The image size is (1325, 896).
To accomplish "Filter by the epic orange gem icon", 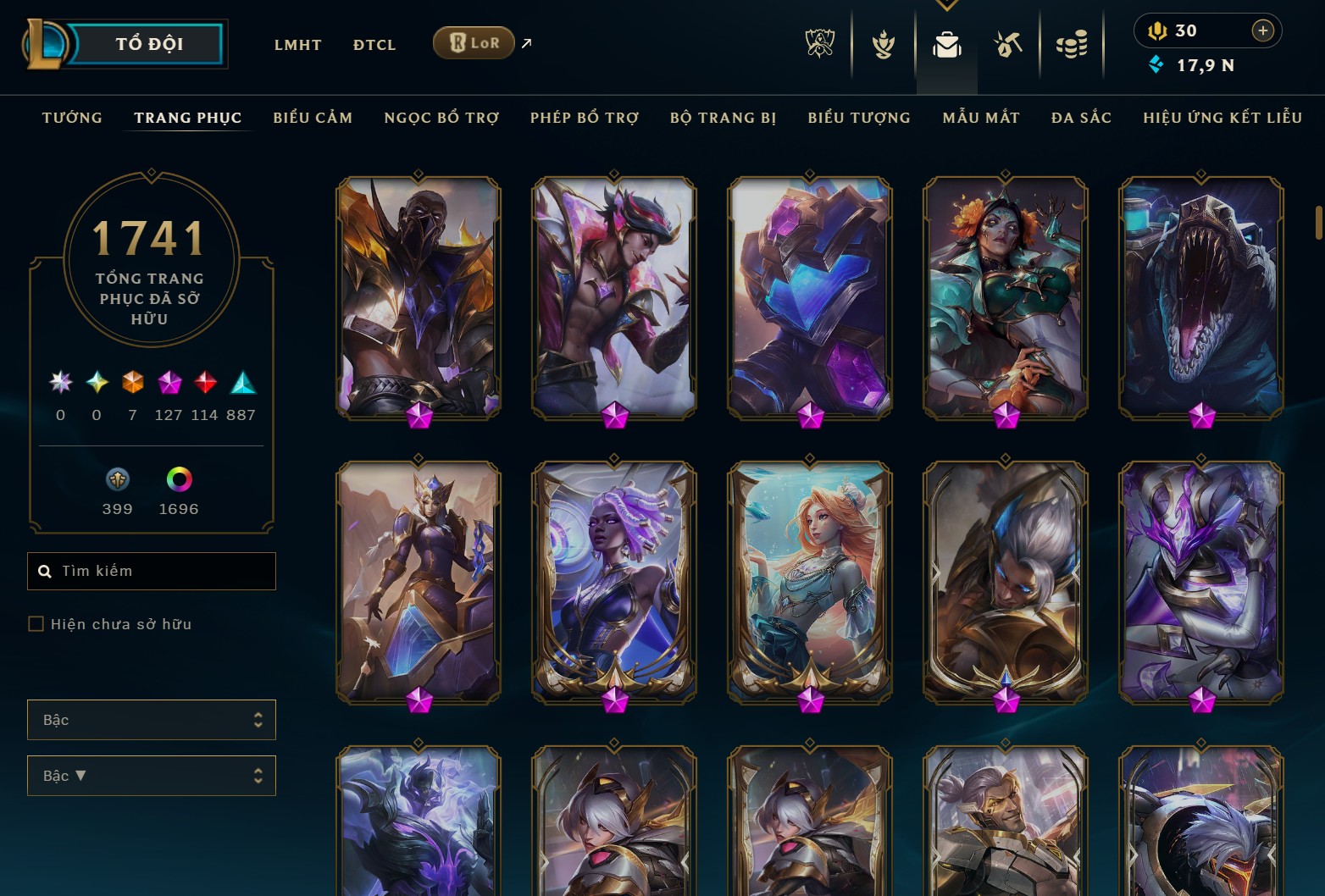I will tap(131, 384).
